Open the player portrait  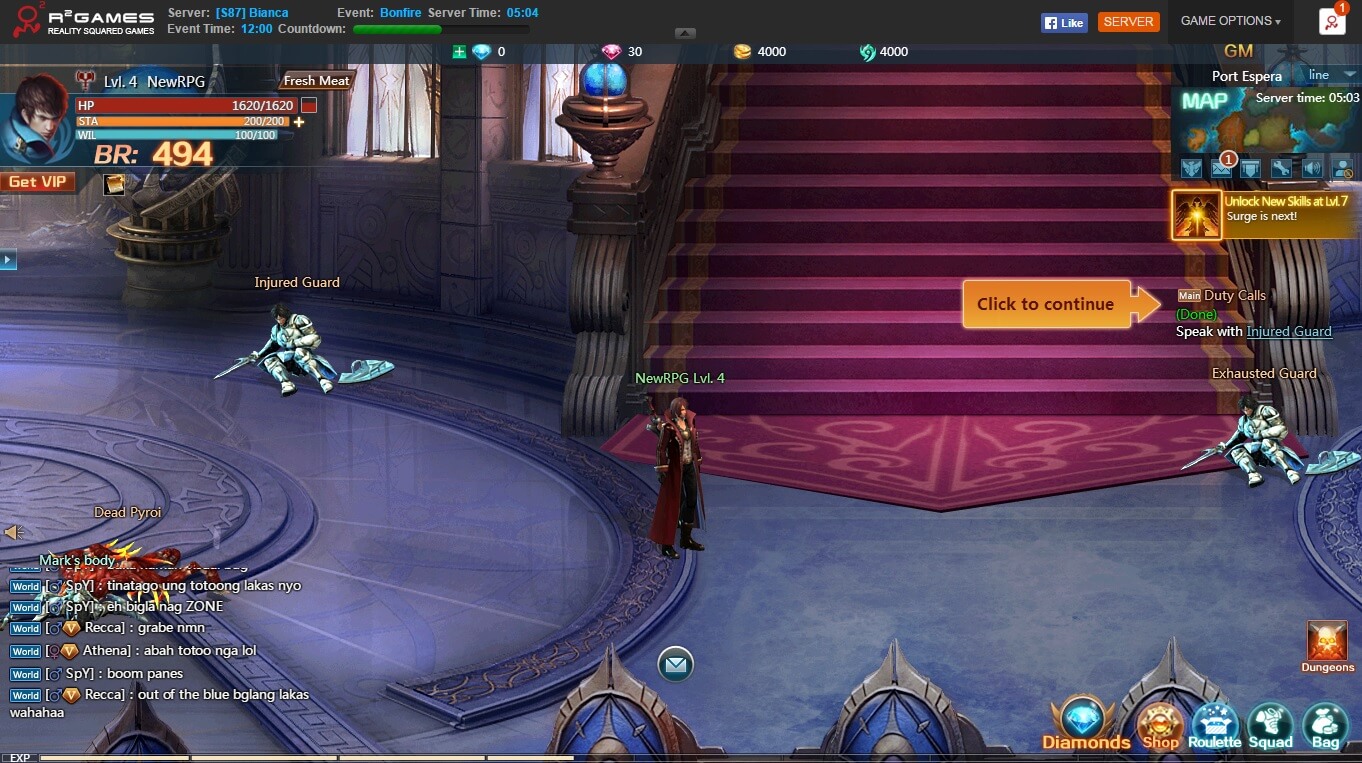tap(36, 127)
